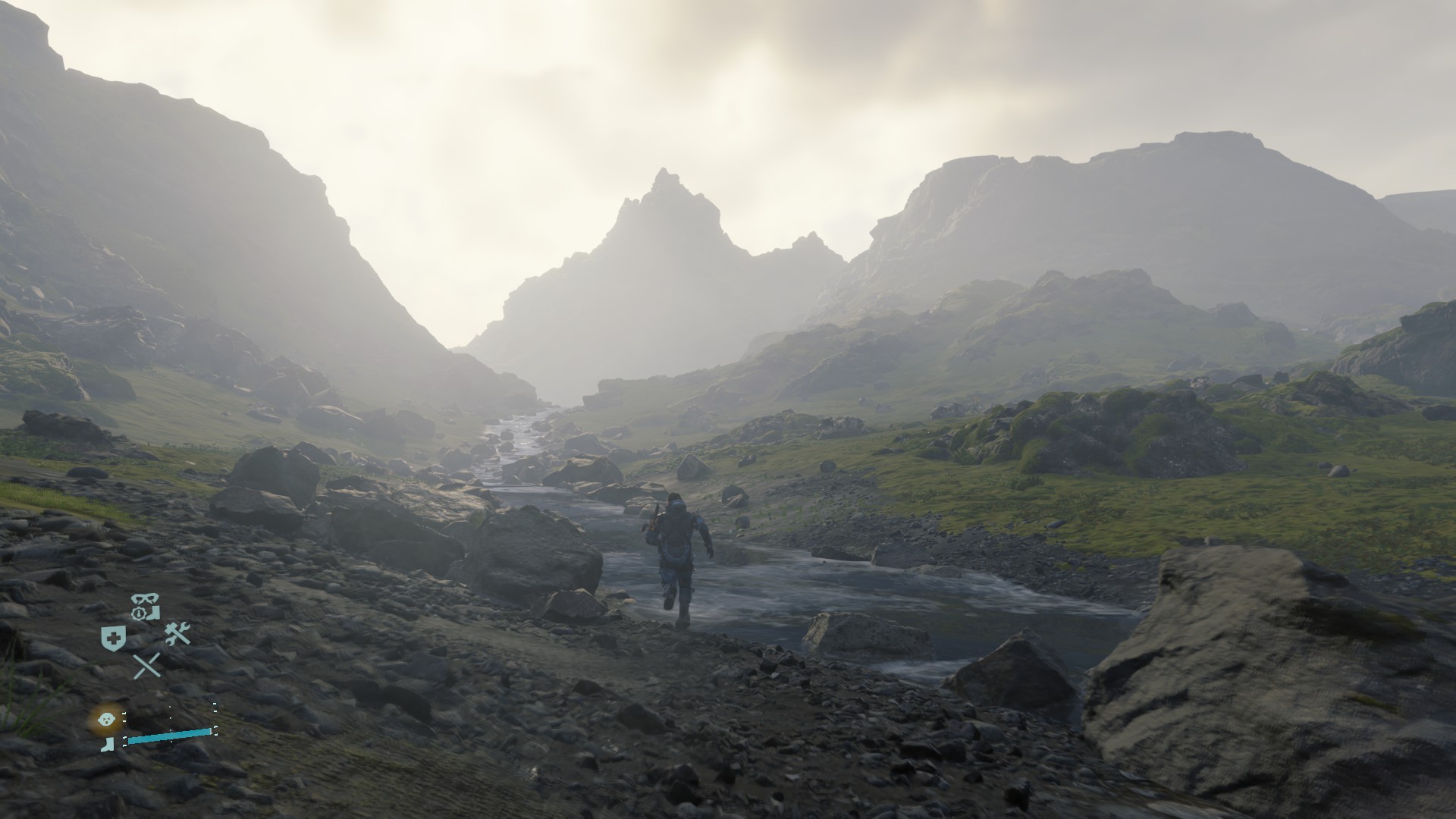The height and width of the screenshot is (819, 1456).
Task: Click the BB baby face status icon
Action: tap(107, 716)
